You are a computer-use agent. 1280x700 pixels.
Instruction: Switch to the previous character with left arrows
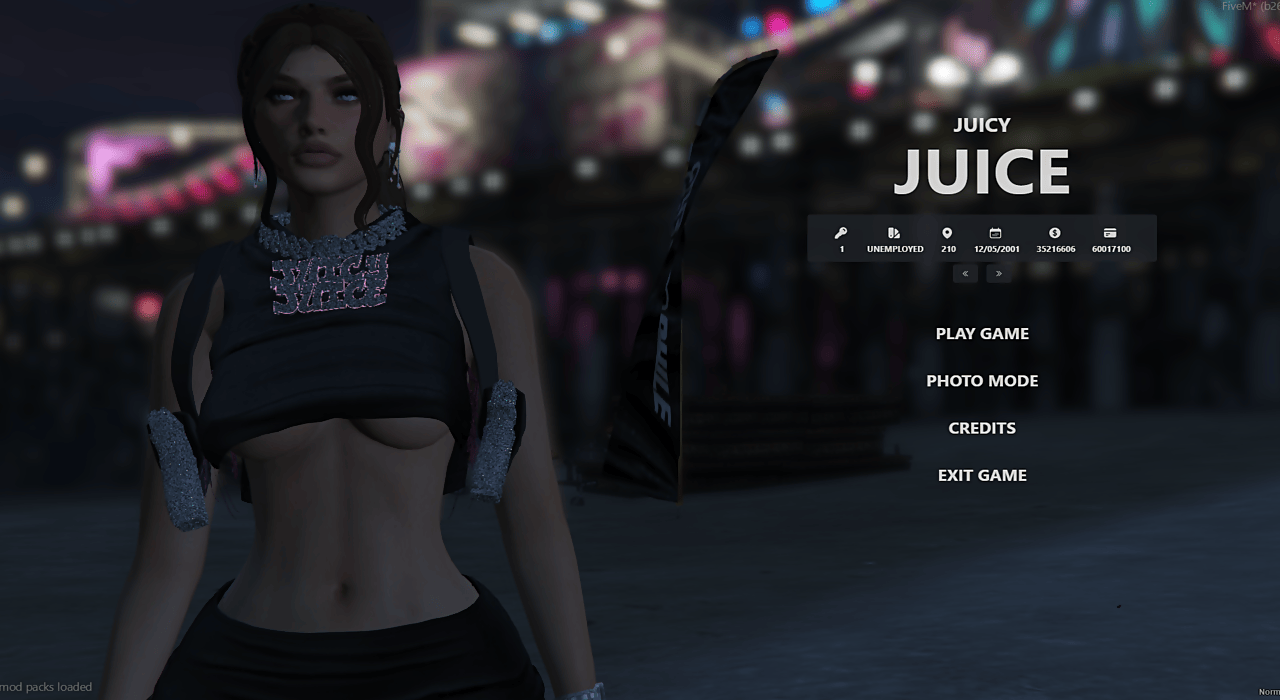tap(965, 273)
